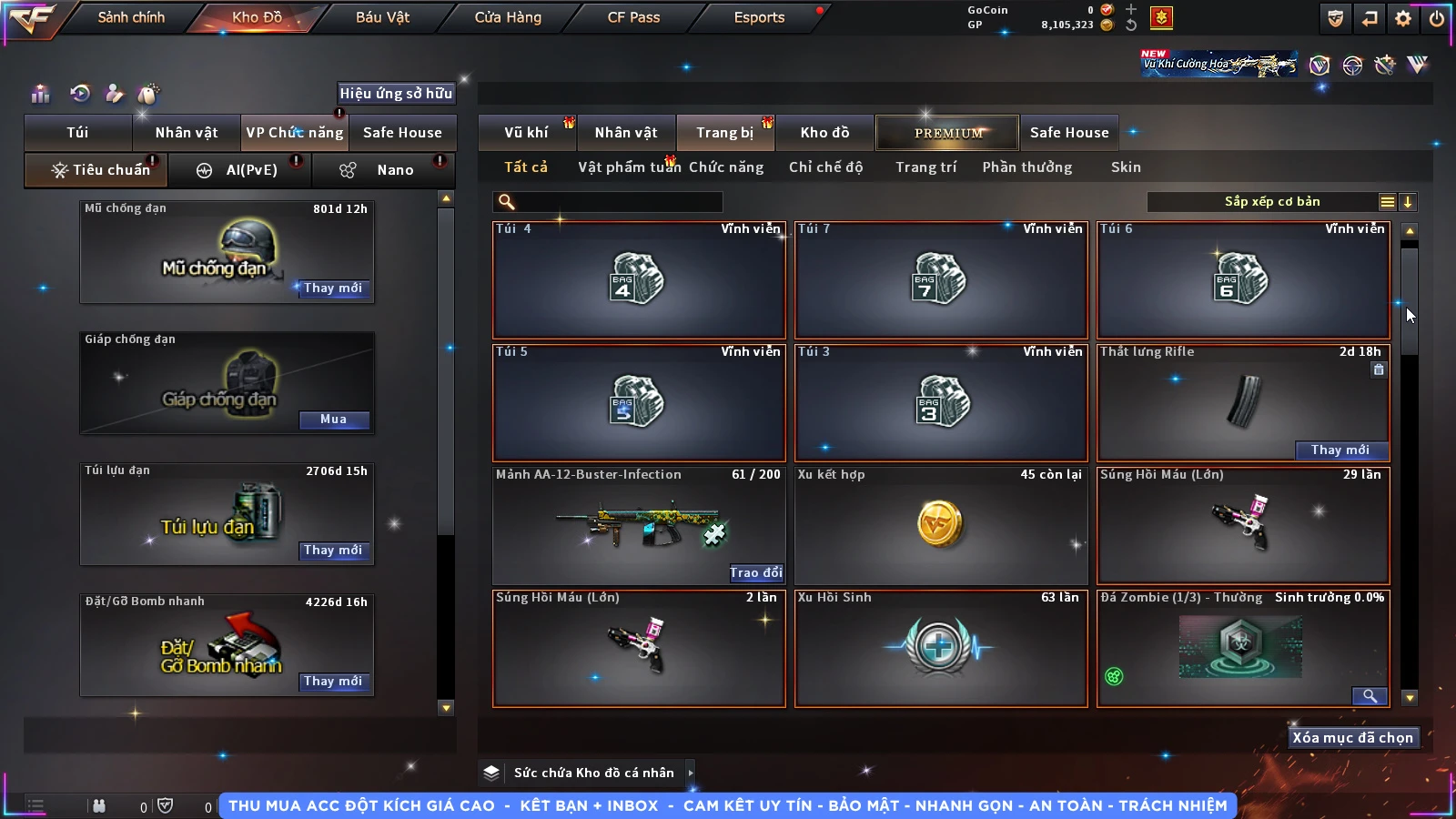Viewport: 1456px width, 819px height.
Task: Switch to the Vũ khí tab
Action: 526,133
